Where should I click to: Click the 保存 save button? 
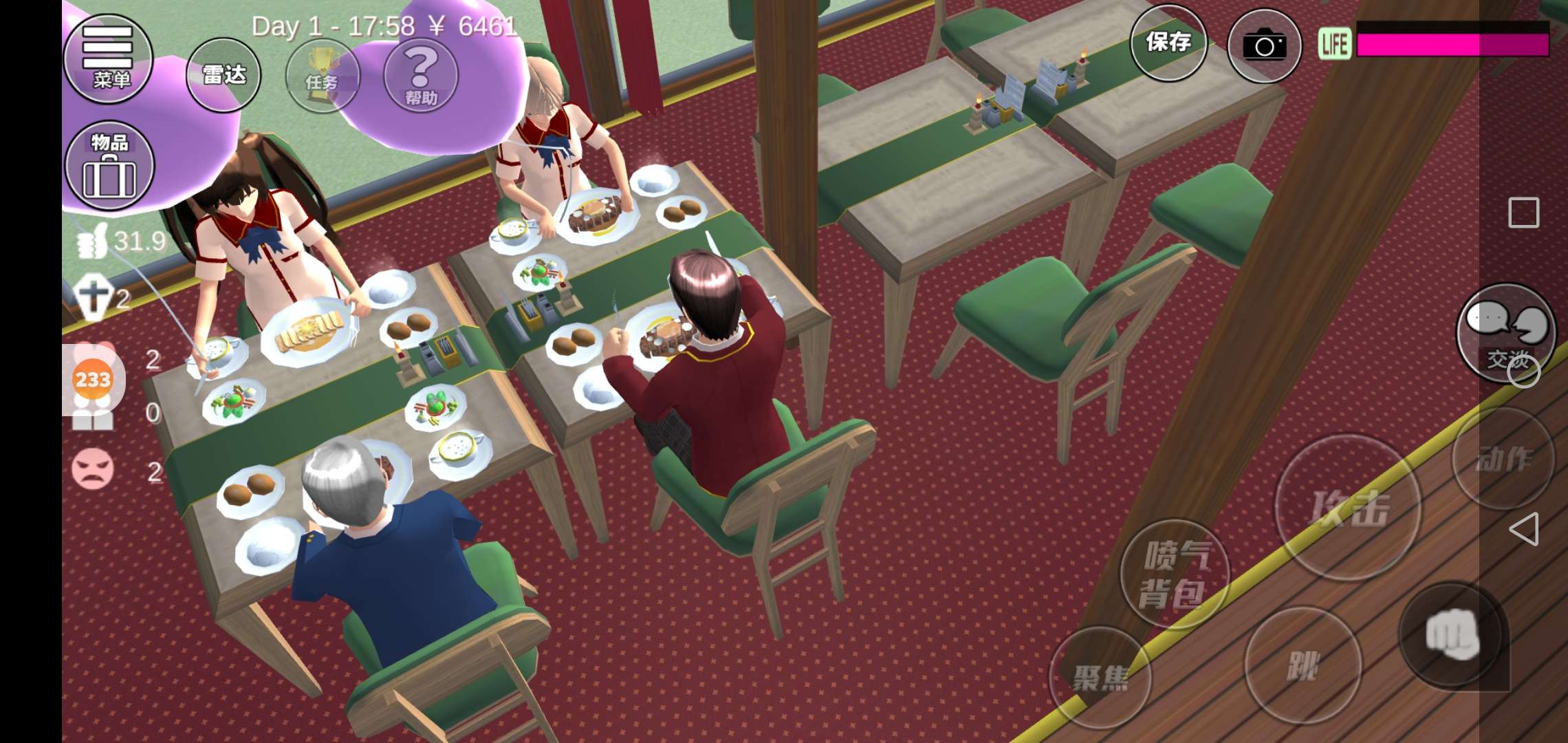pos(1168,43)
